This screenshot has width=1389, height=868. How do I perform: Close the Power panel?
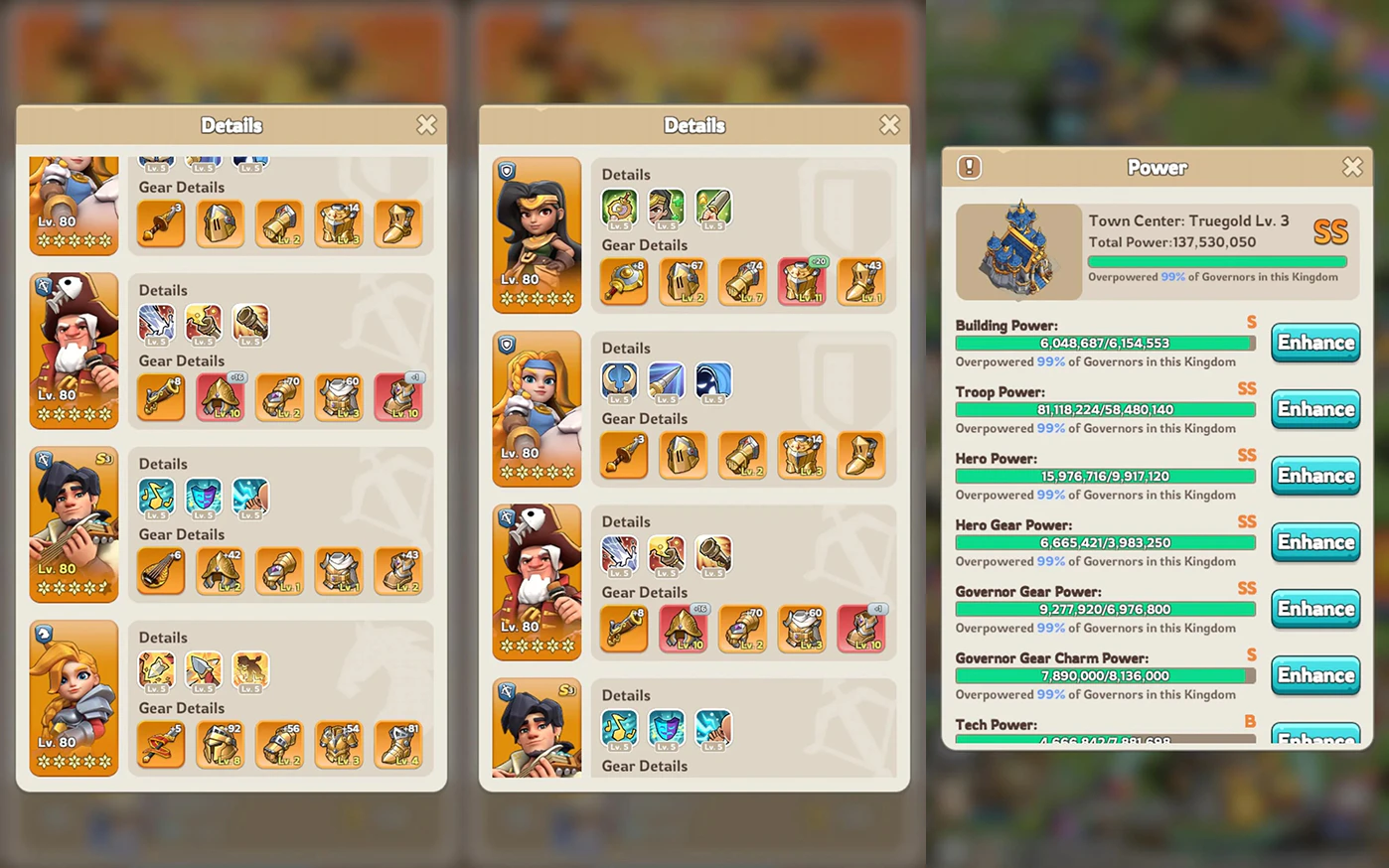click(1351, 167)
